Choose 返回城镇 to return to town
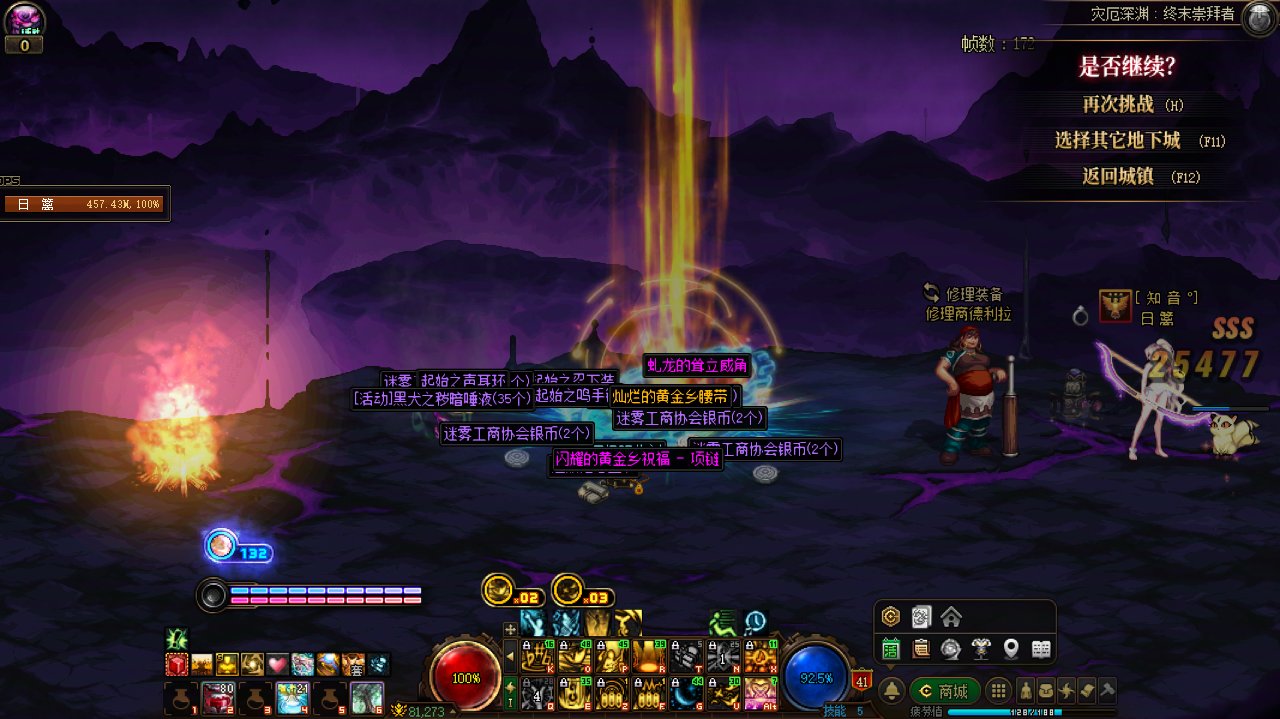 point(1118,176)
